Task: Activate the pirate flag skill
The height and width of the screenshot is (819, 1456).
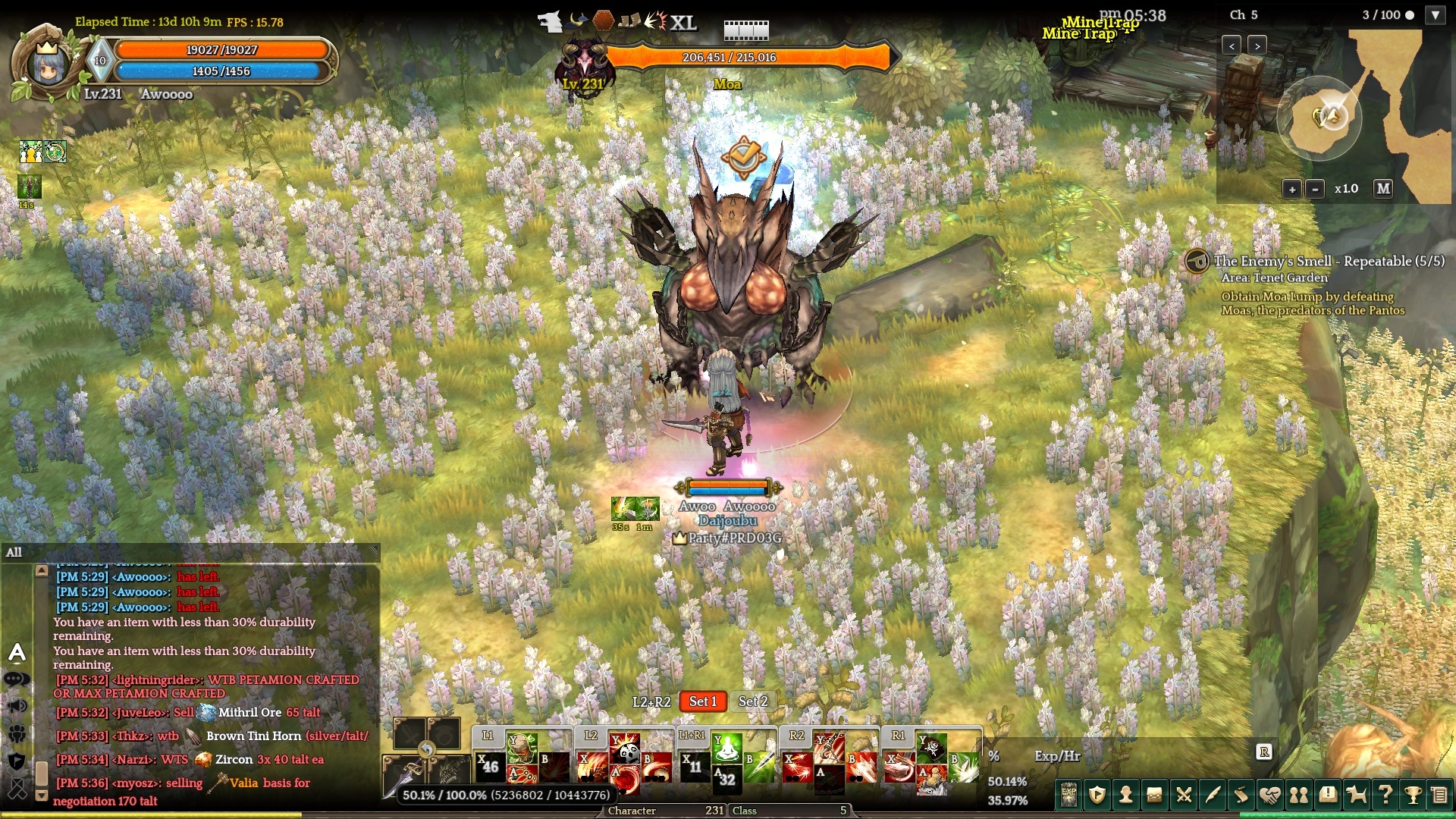Action: click(931, 748)
